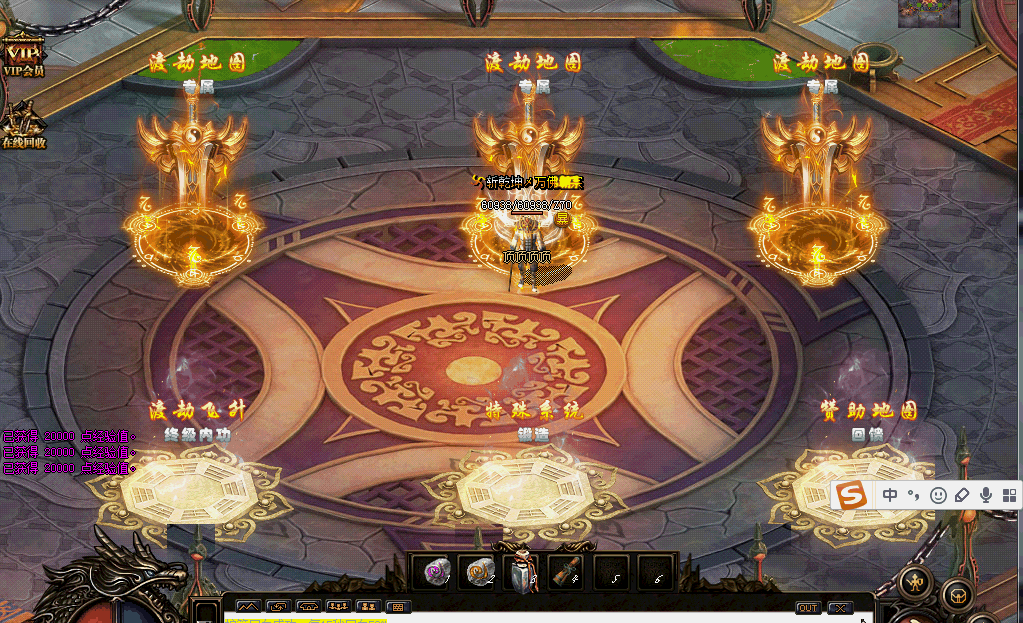Image resolution: width=1023 pixels, height=623 pixels.
Task: Open the Sogou emoji smiley panel
Action: pyautogui.click(x=938, y=495)
